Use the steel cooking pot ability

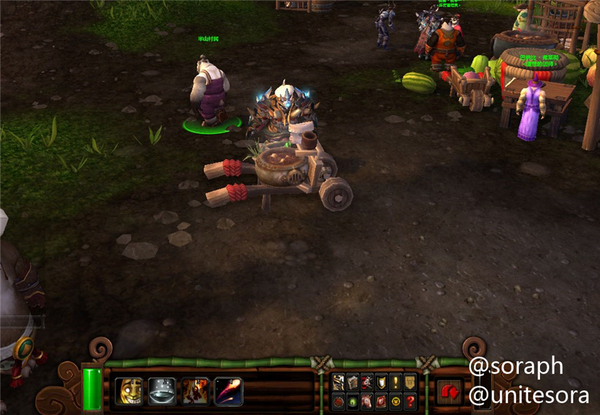point(163,390)
